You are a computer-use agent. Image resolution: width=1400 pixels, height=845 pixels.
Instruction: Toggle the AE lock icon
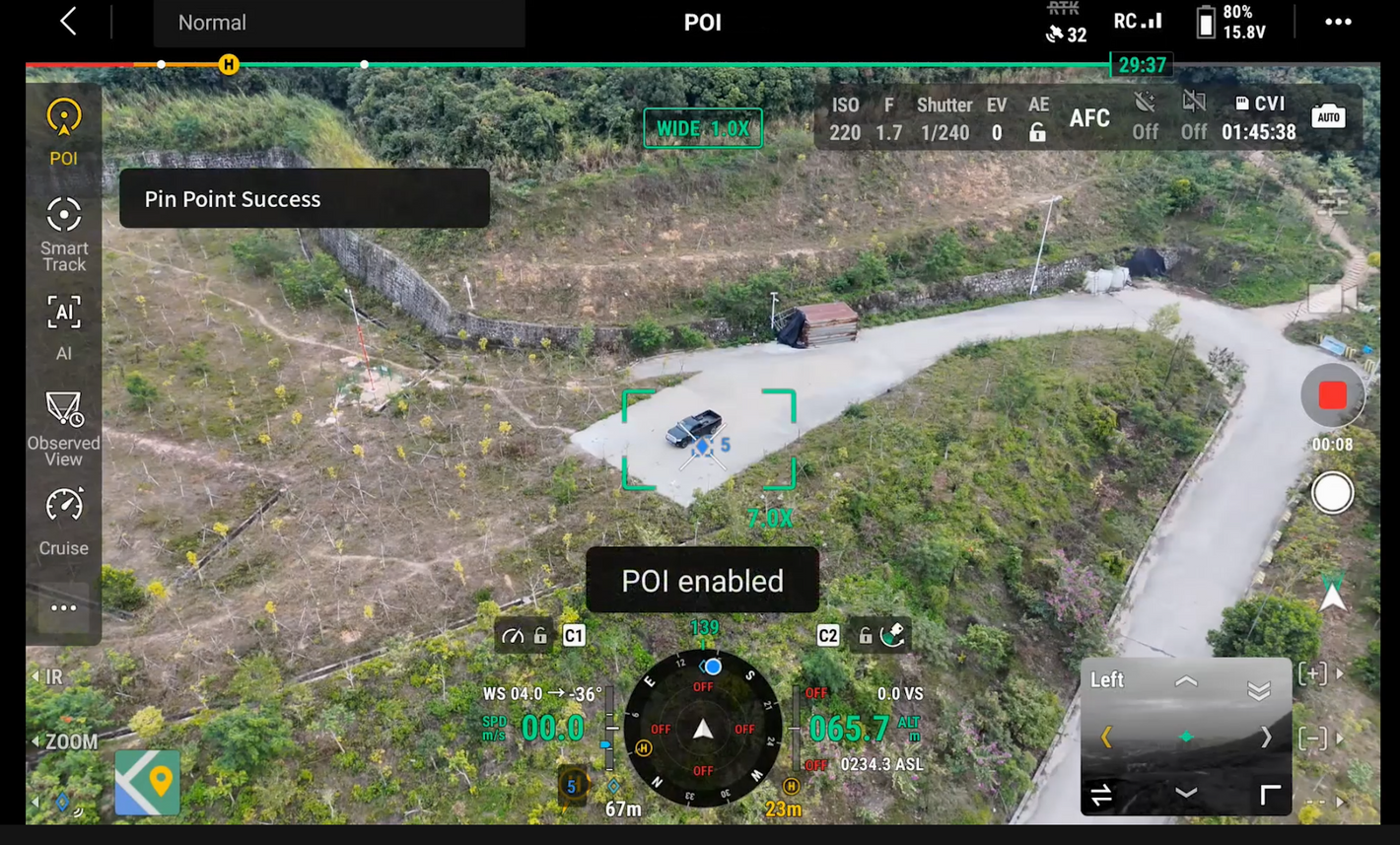click(x=1037, y=132)
